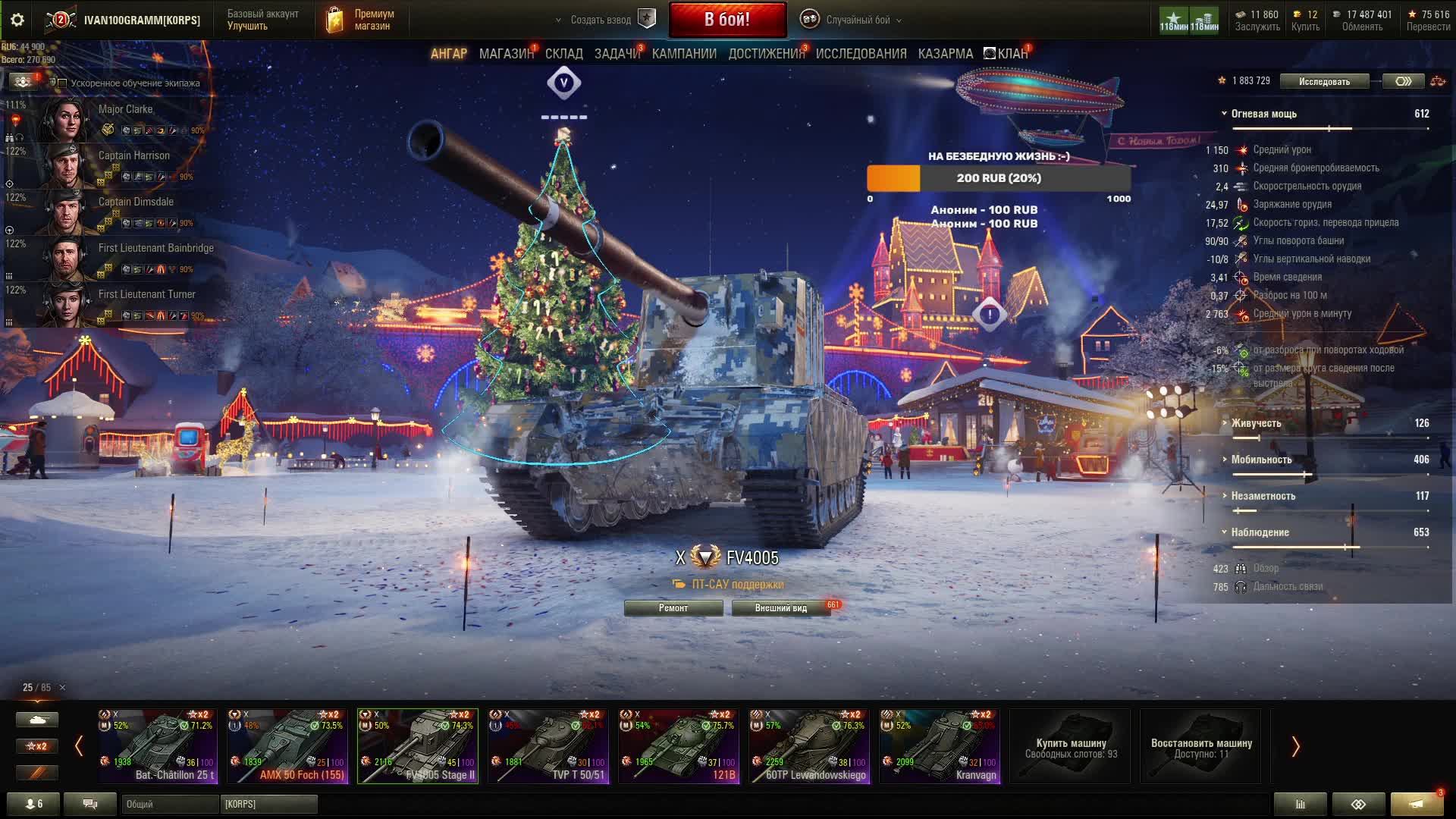This screenshot has height=819, width=1456.
Task: Click Купить машину slot
Action: point(1070,746)
